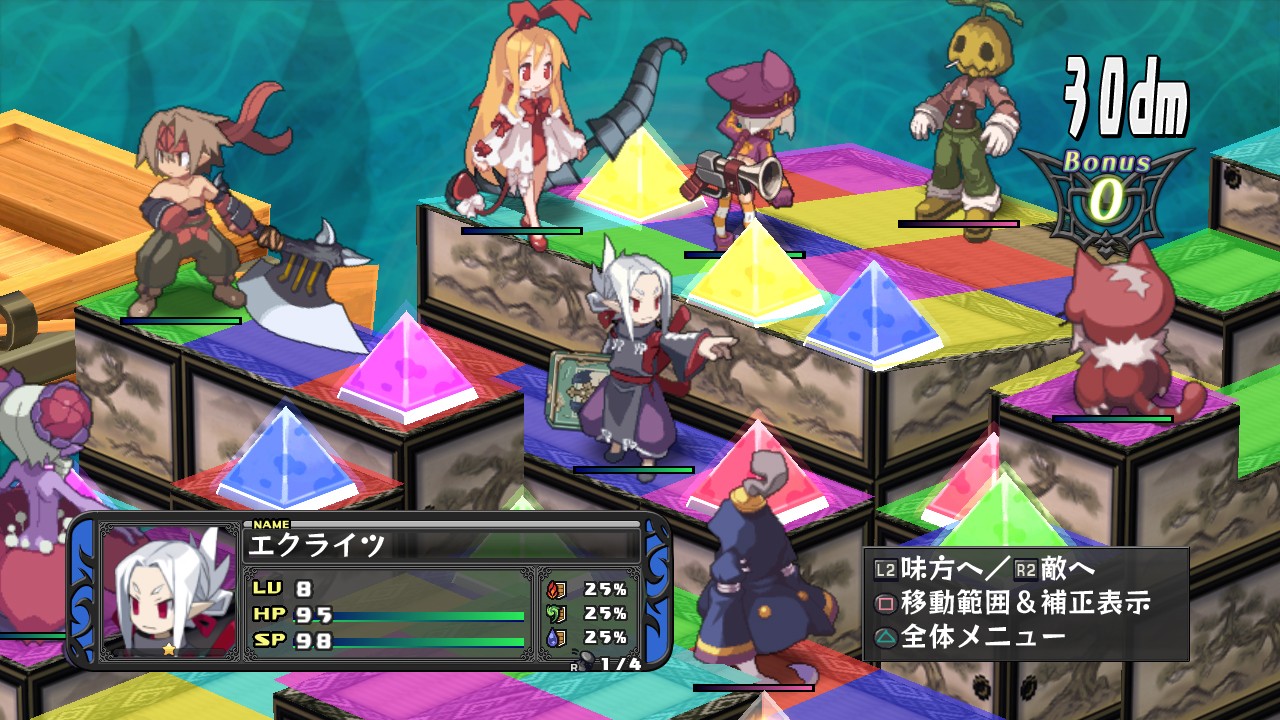Select the wind resistance icon showing 25%
The width and height of the screenshot is (1280, 720).
point(557,614)
